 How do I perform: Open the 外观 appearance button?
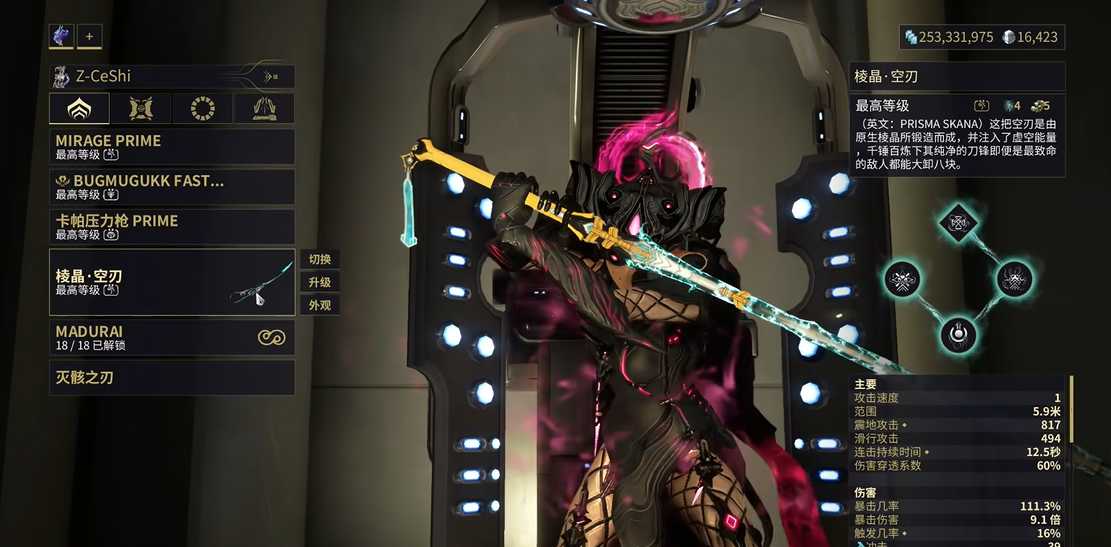[320, 306]
